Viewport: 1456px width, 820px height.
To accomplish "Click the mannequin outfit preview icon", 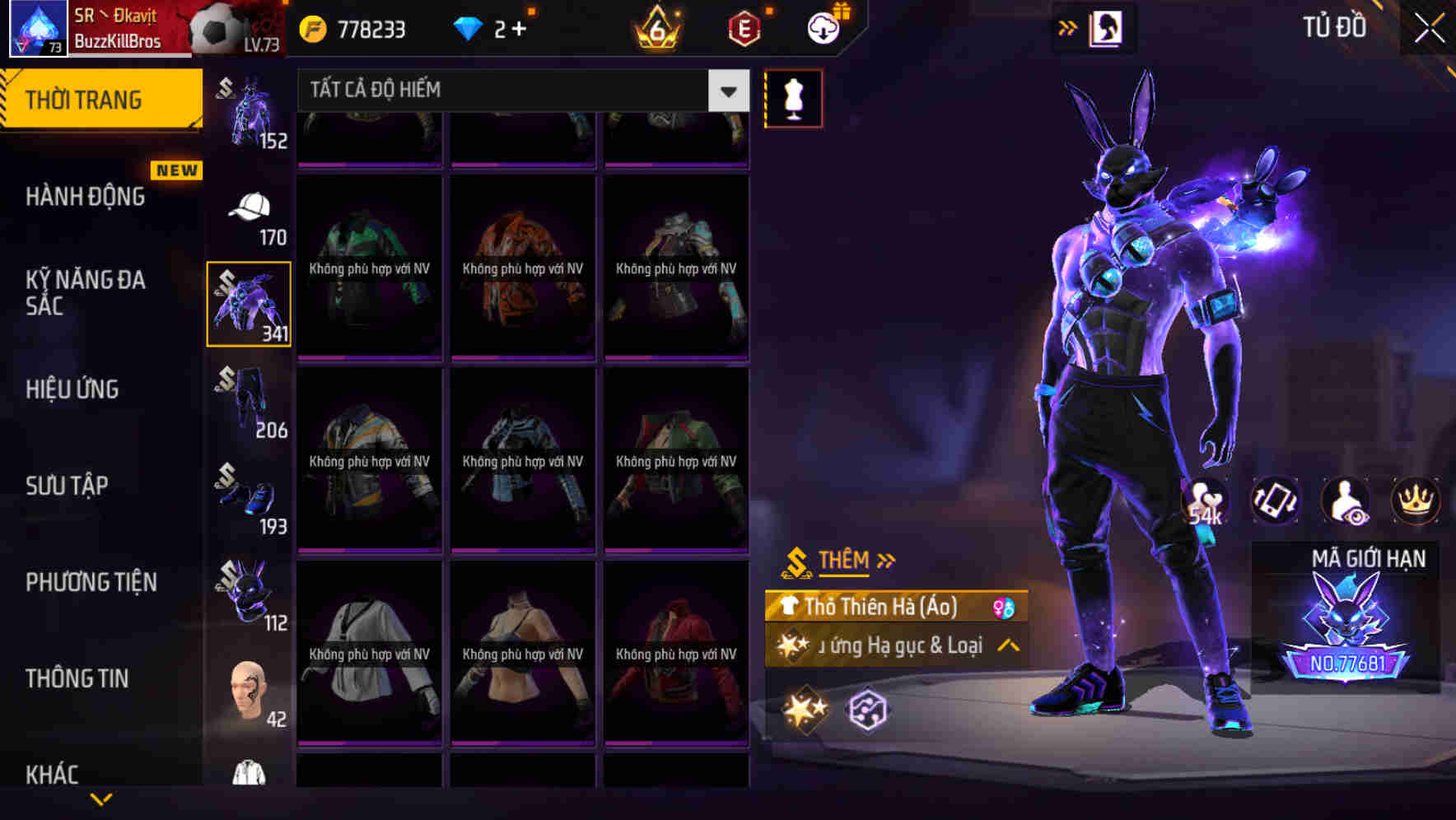I will tap(793, 97).
